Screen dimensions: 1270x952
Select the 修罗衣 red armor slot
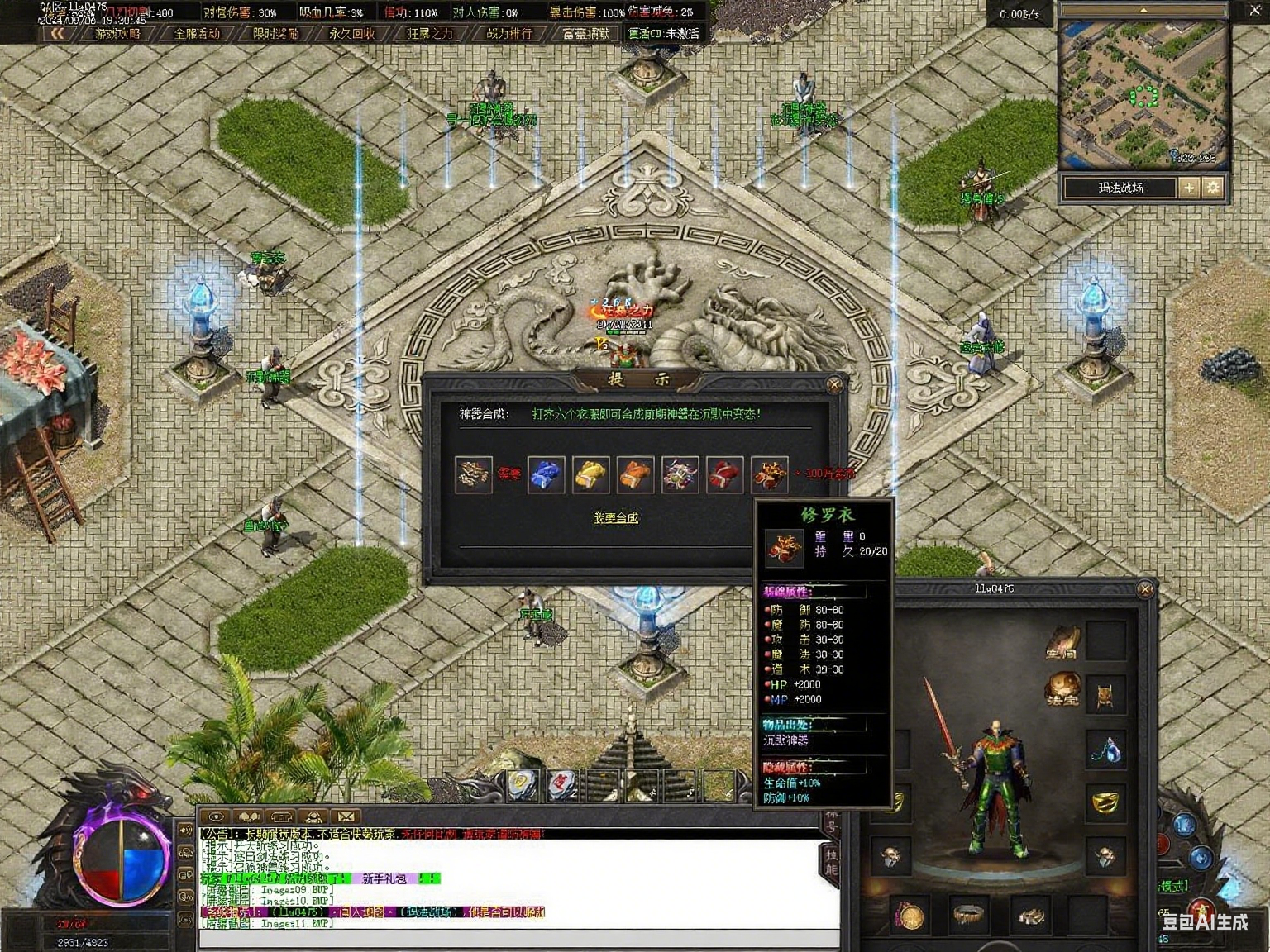click(769, 475)
